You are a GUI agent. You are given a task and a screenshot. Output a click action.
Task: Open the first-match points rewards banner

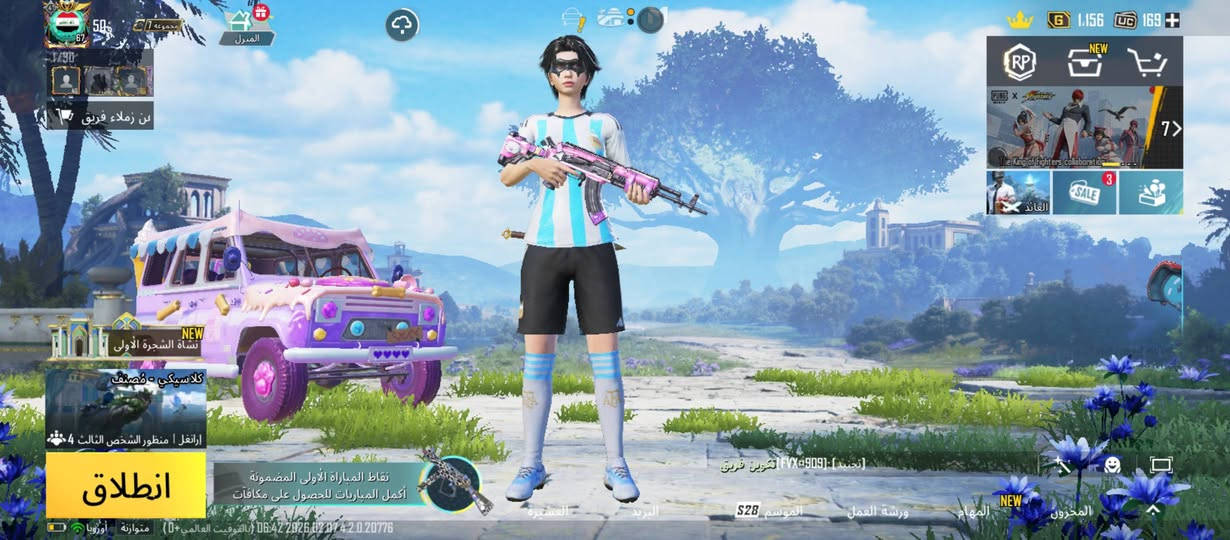pos(320,486)
